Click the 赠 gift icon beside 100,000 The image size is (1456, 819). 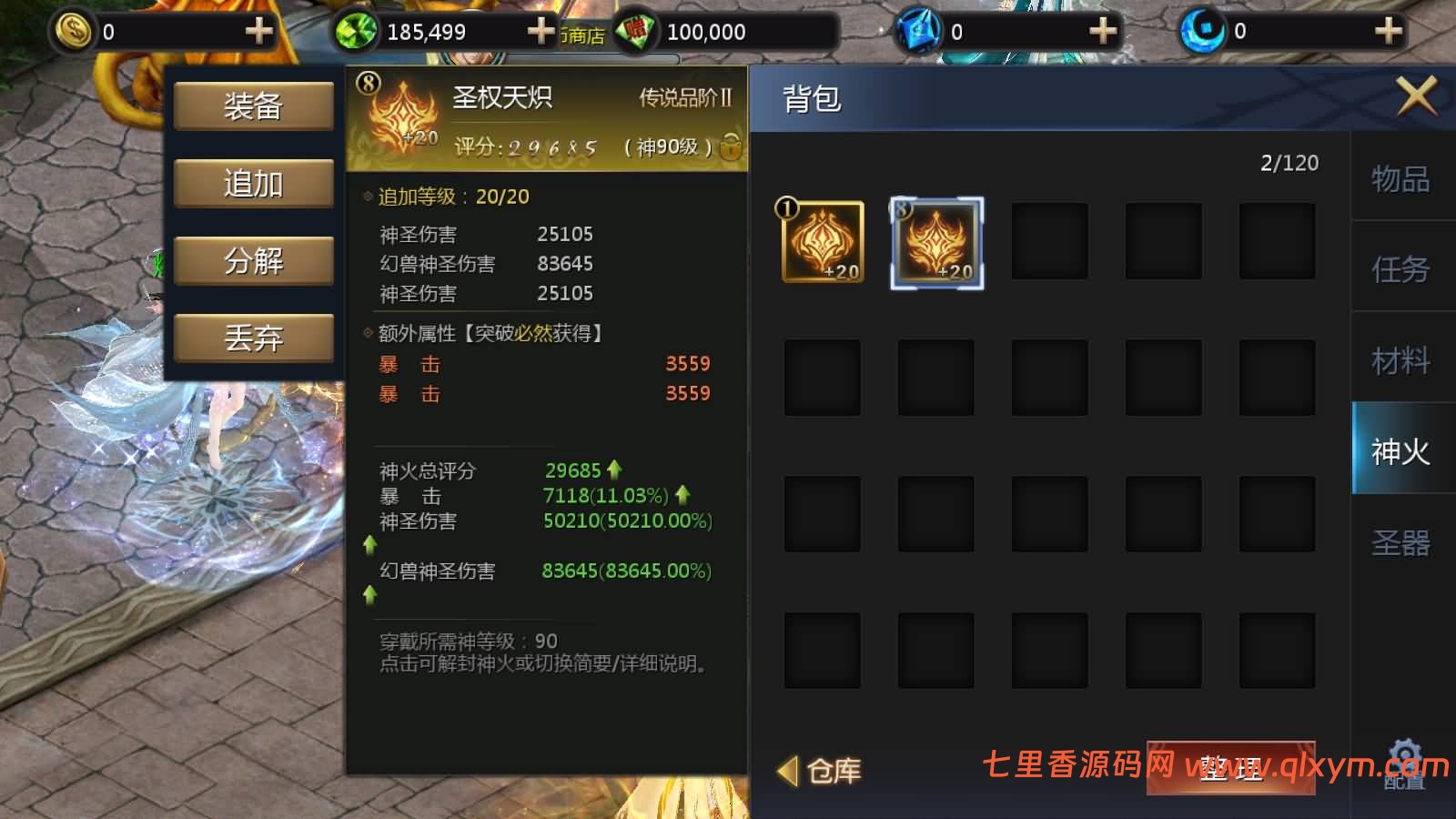[634, 30]
